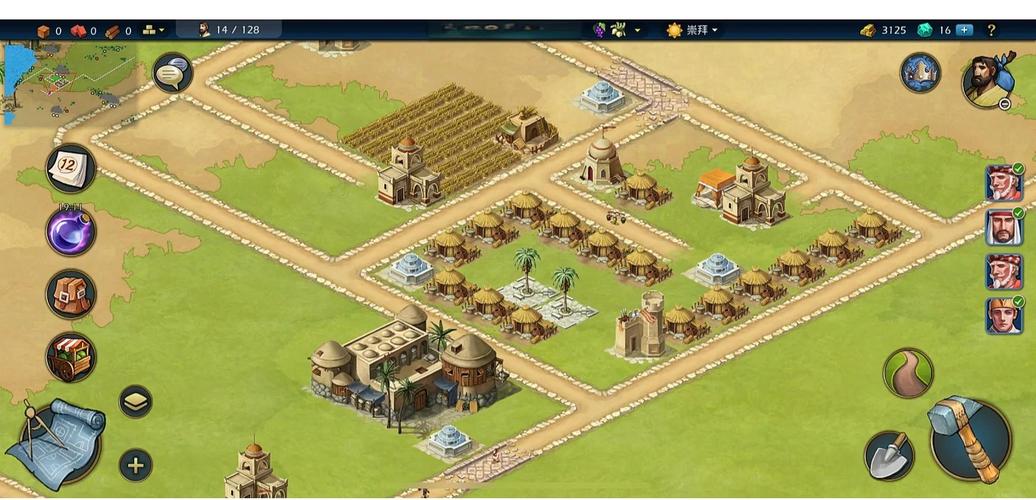
Task: Click the round blue building icon
Action: click(920, 73)
